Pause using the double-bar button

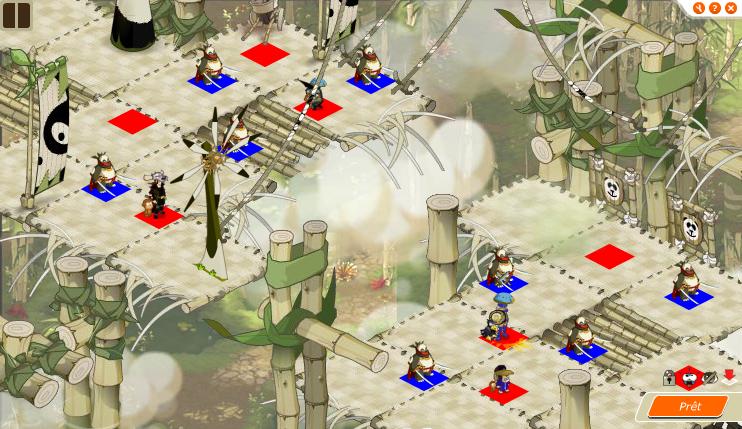tap(16, 14)
